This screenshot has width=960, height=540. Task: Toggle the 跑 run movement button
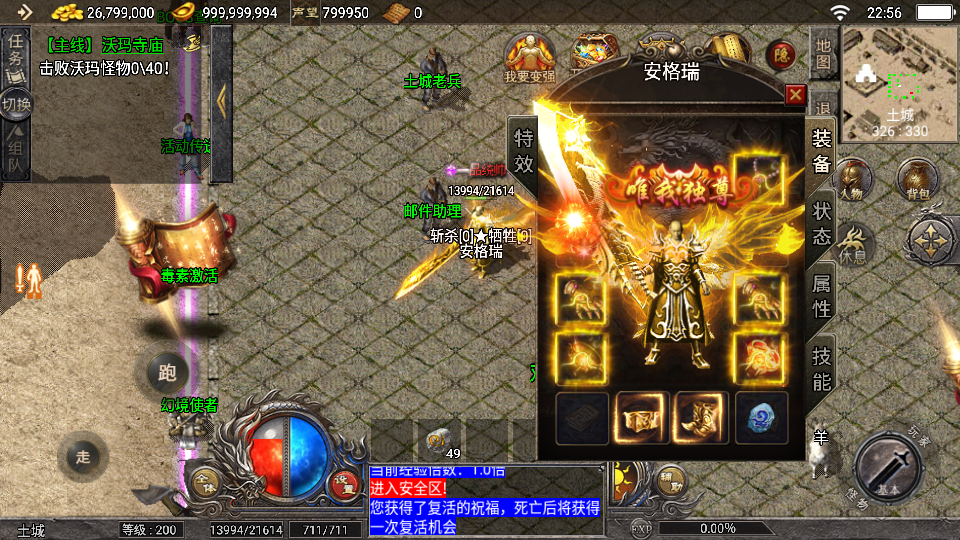167,373
